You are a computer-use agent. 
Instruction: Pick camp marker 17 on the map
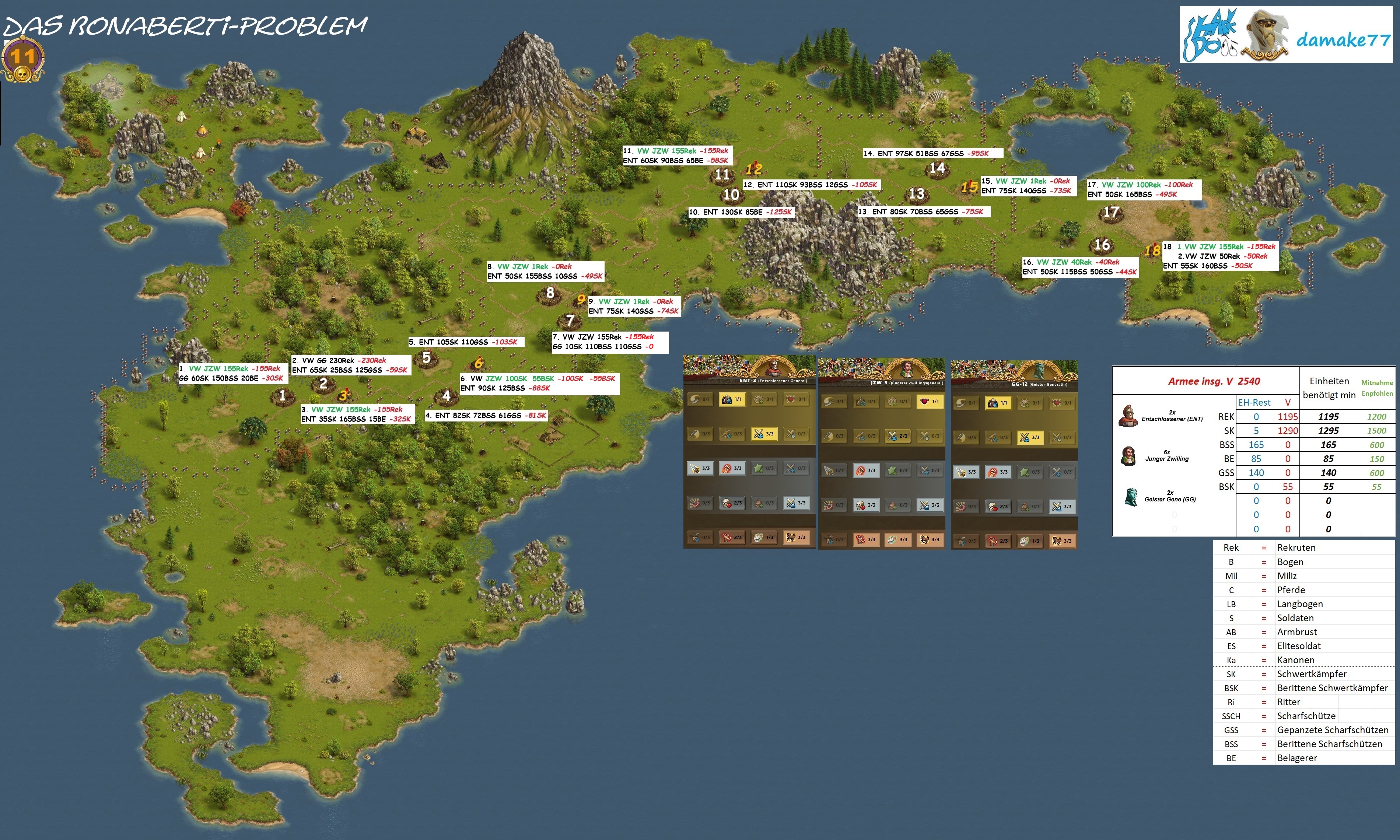coord(1111,212)
